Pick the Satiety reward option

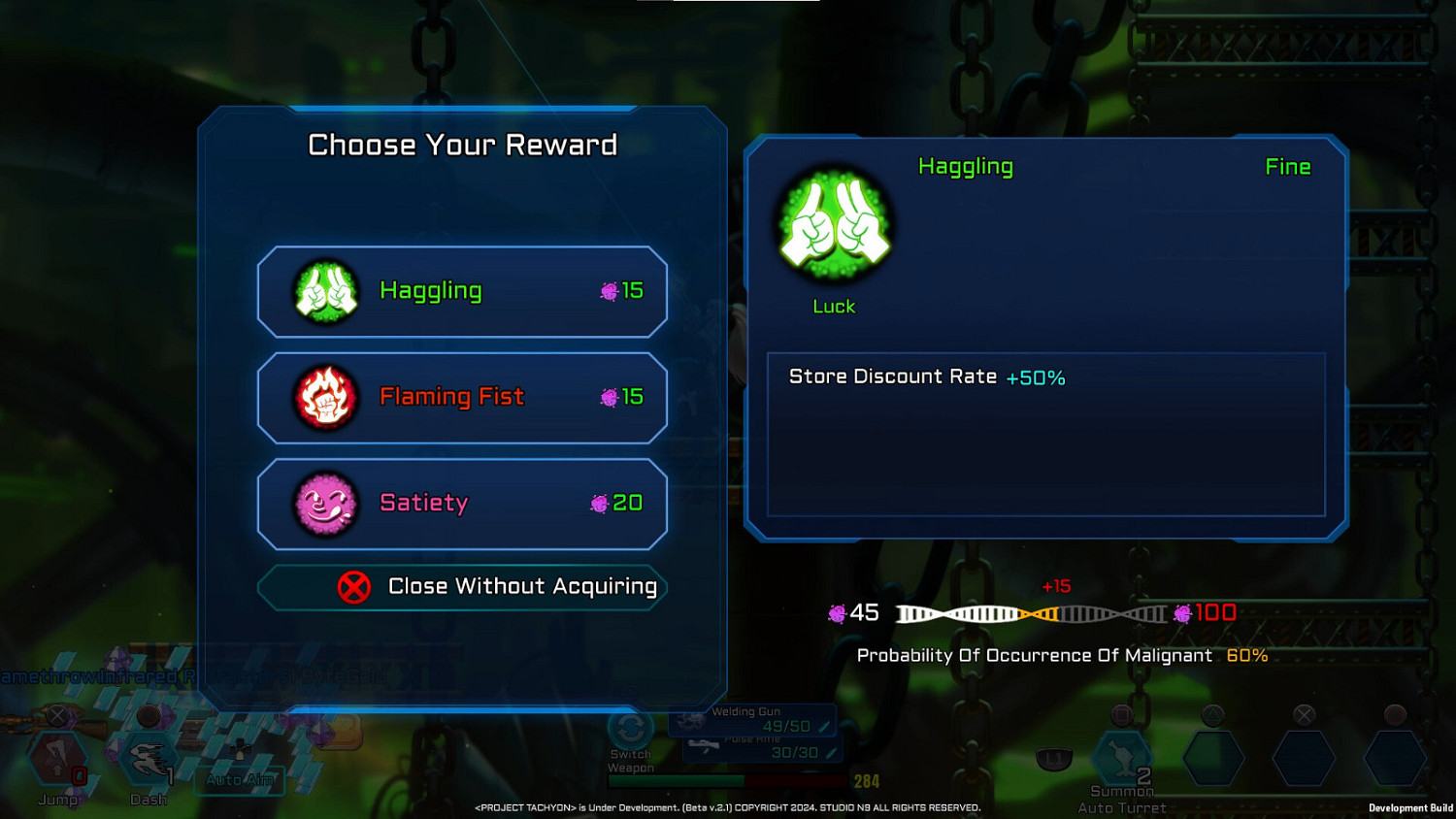coord(462,503)
